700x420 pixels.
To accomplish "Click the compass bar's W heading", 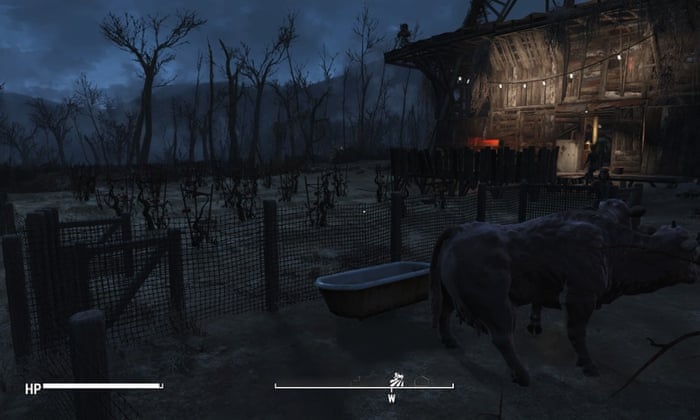I will pyautogui.click(x=392, y=398).
